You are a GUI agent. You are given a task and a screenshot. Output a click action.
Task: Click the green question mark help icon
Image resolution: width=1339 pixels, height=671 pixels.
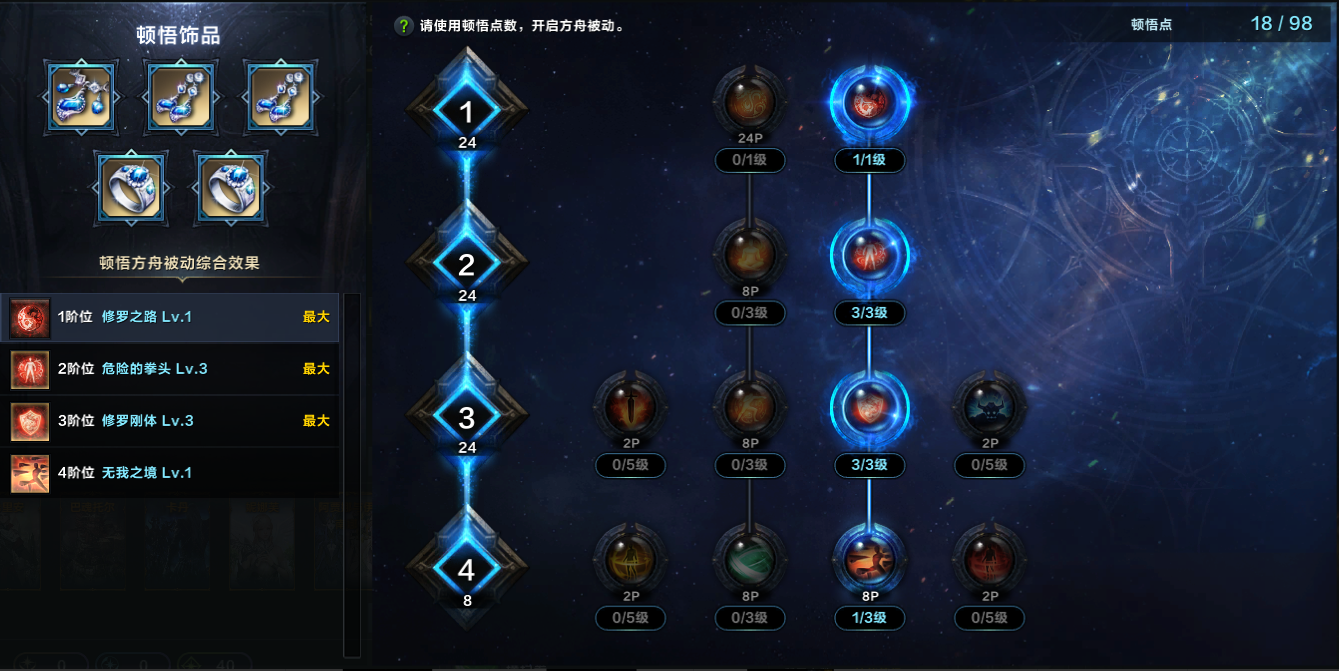pyautogui.click(x=403, y=27)
